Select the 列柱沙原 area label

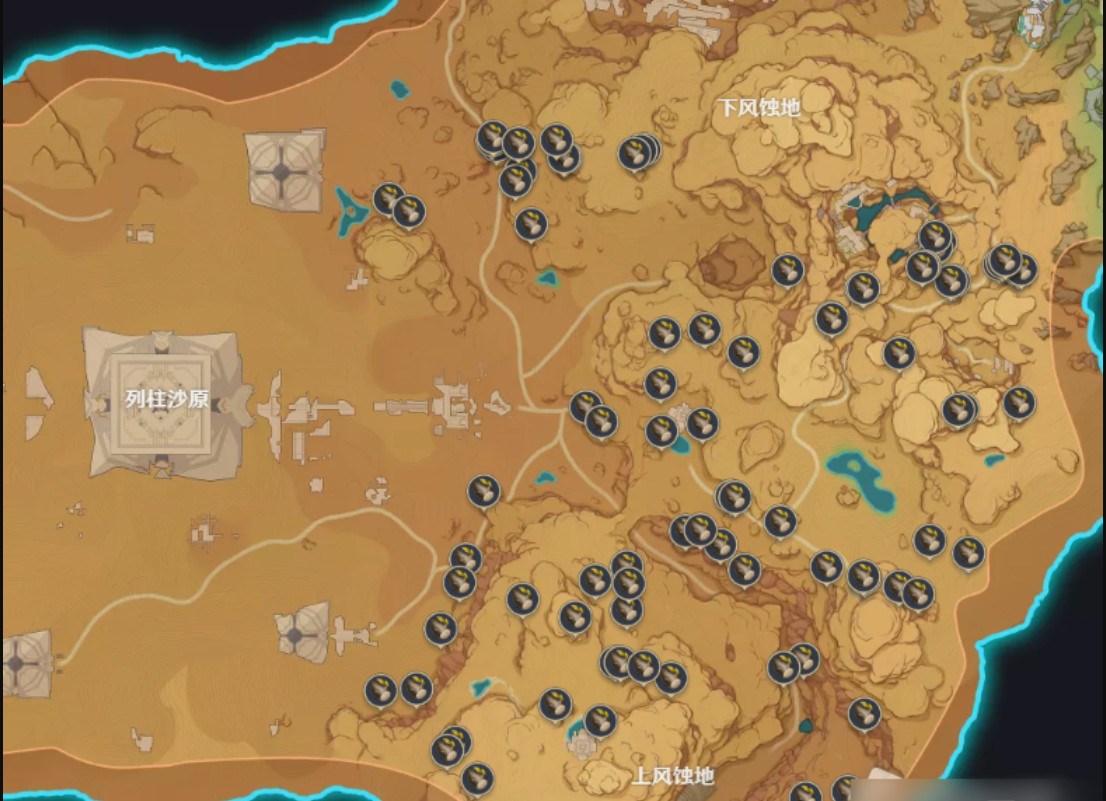167,399
